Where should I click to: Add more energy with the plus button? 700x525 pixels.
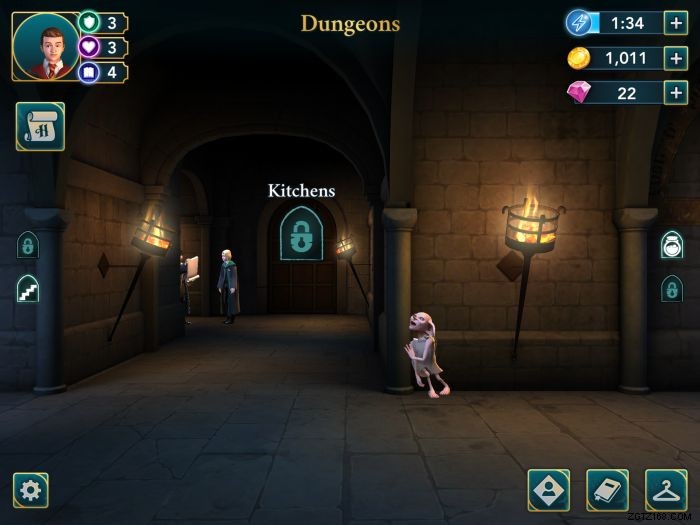676,23
